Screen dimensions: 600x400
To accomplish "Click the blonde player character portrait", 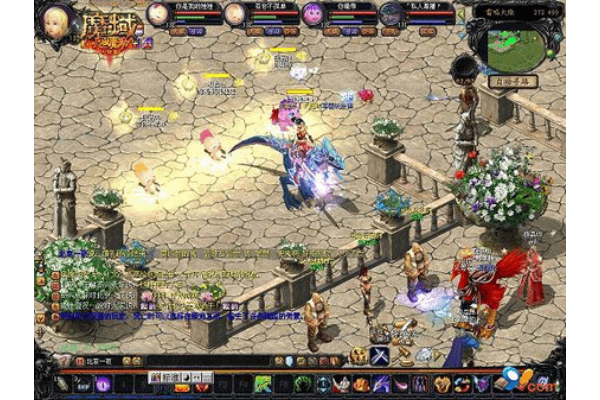I will [56, 19].
